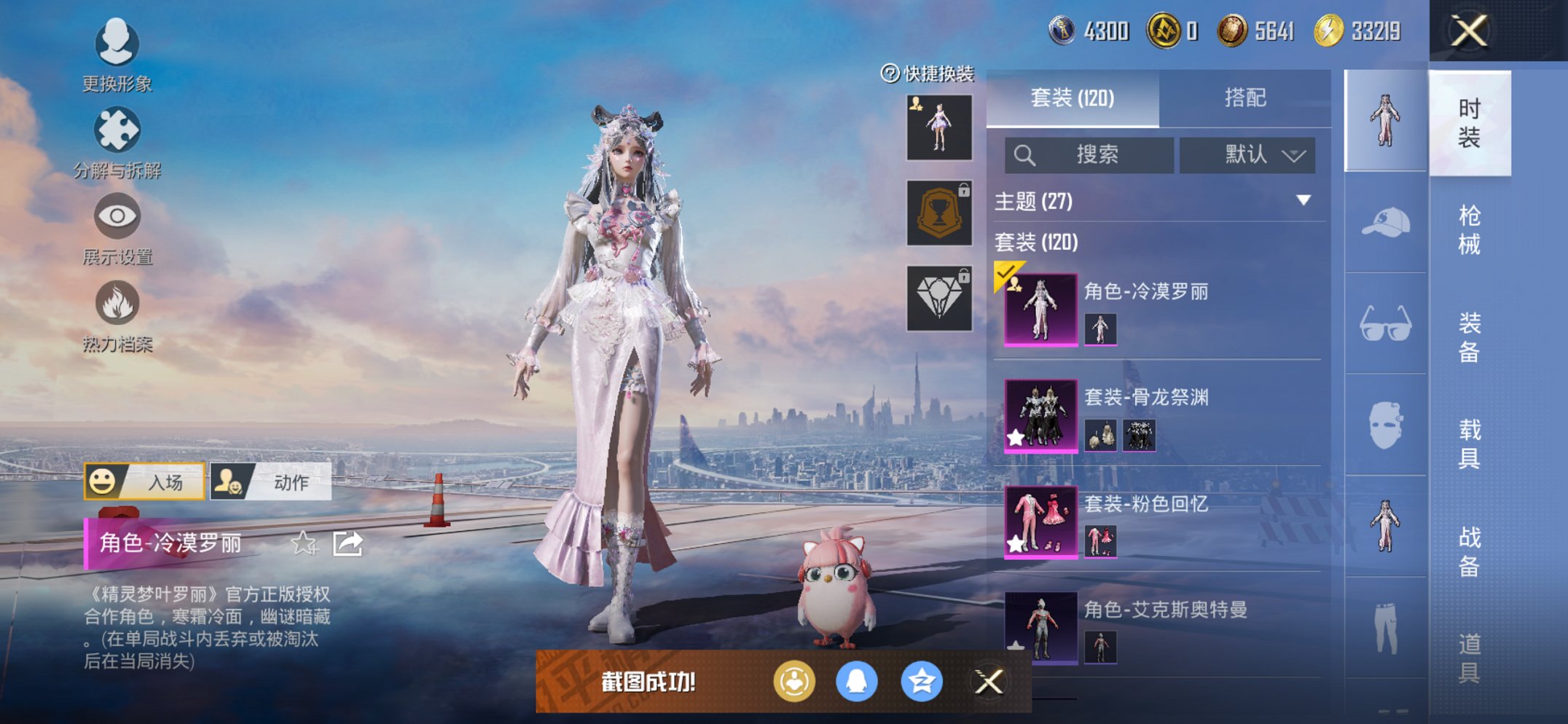Select the 入场 entrance emote tab
This screenshot has height=724, width=1568.
coord(145,481)
